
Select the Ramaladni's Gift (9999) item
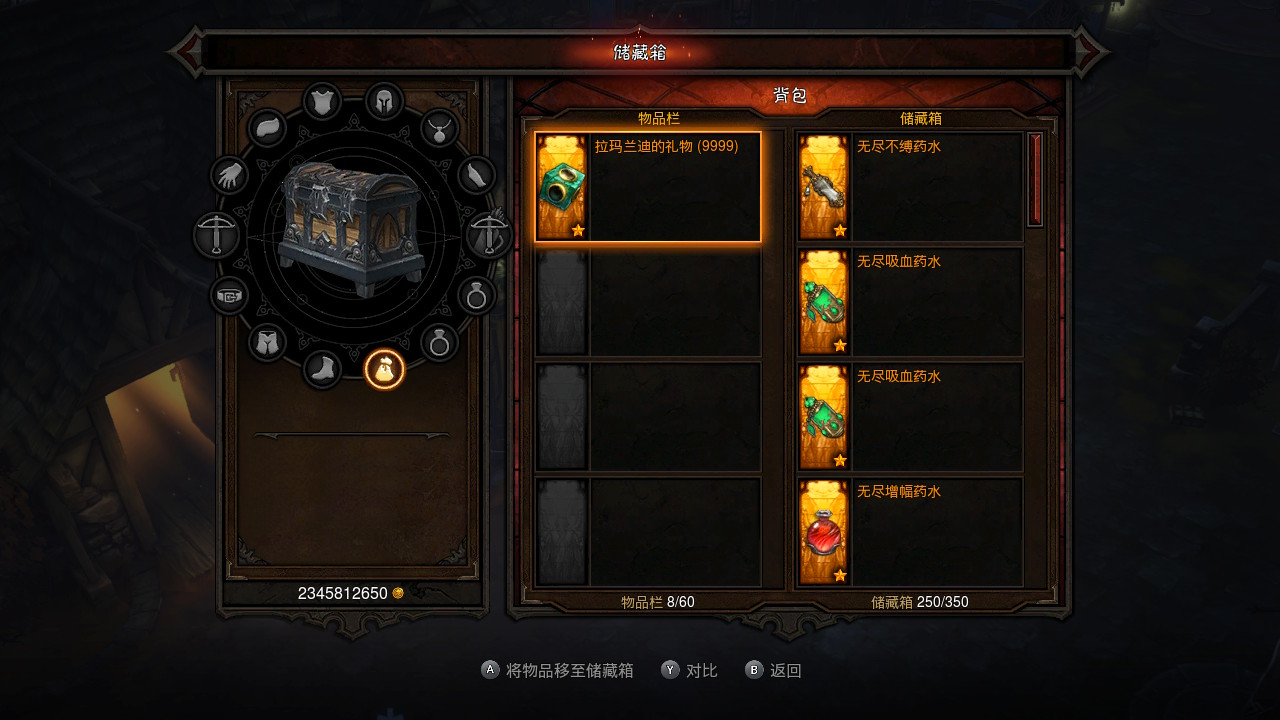648,187
